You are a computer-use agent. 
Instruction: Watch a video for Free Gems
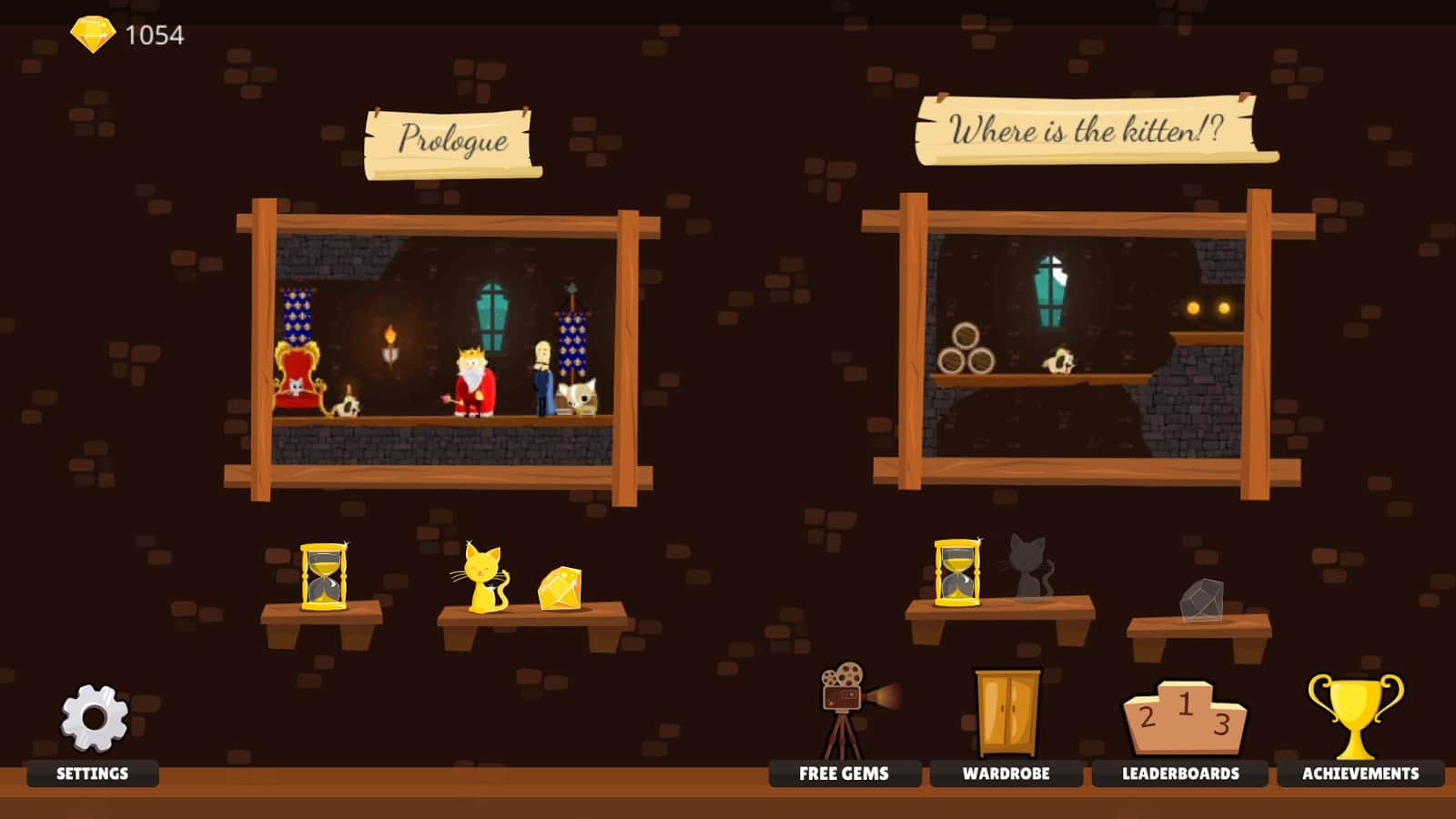click(846, 719)
